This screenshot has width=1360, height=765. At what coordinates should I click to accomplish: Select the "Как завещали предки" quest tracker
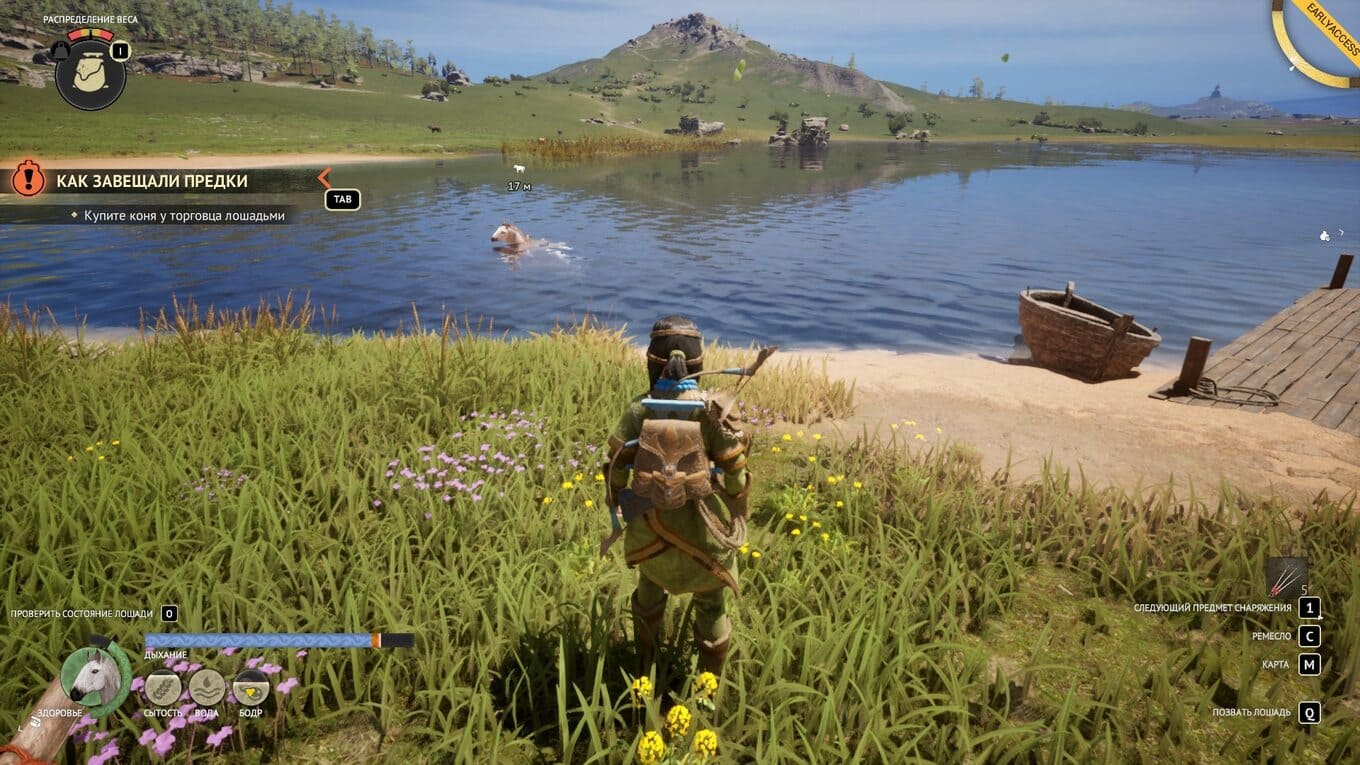[x=152, y=181]
